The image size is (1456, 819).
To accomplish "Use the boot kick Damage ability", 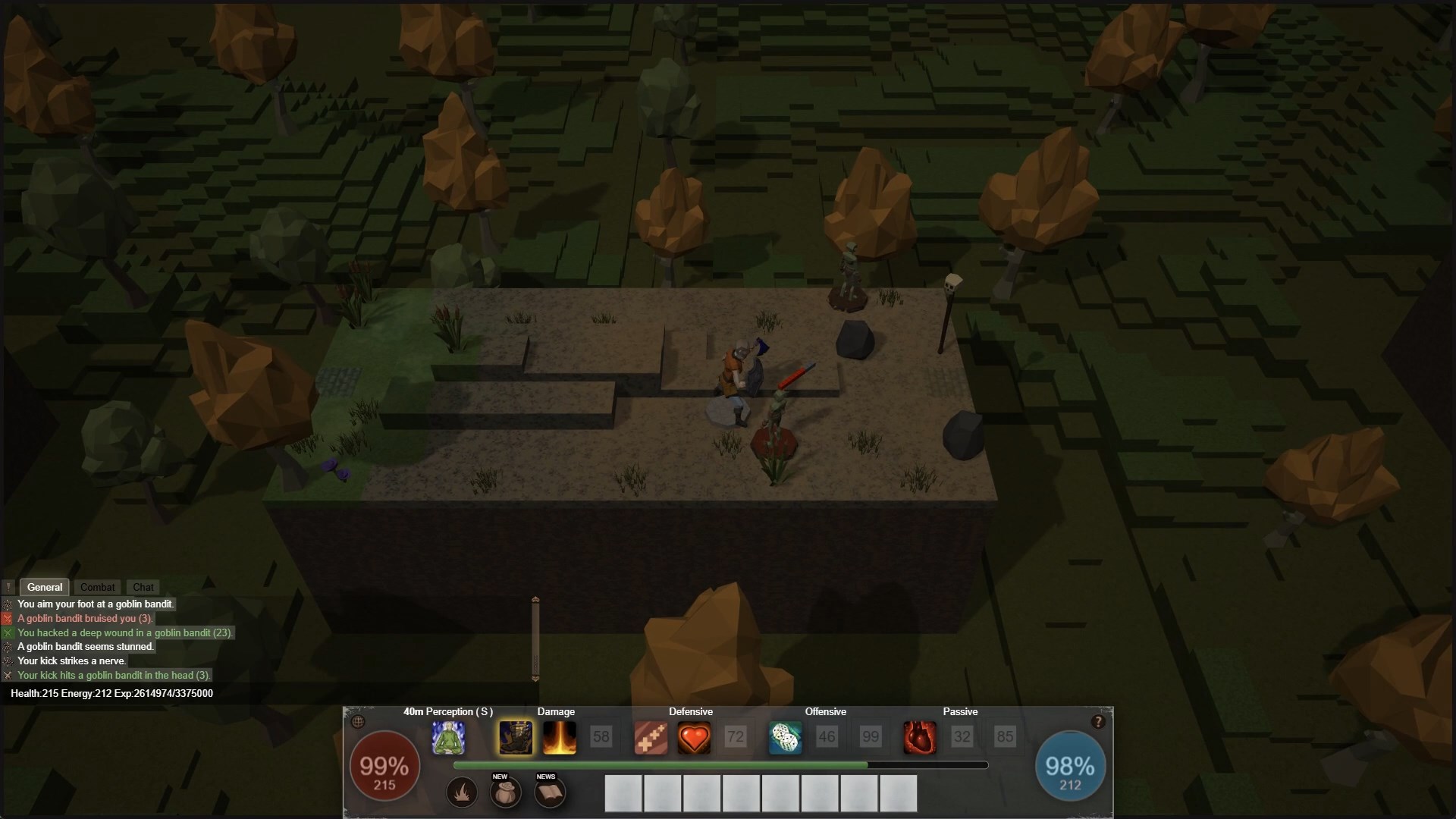I will point(516,737).
